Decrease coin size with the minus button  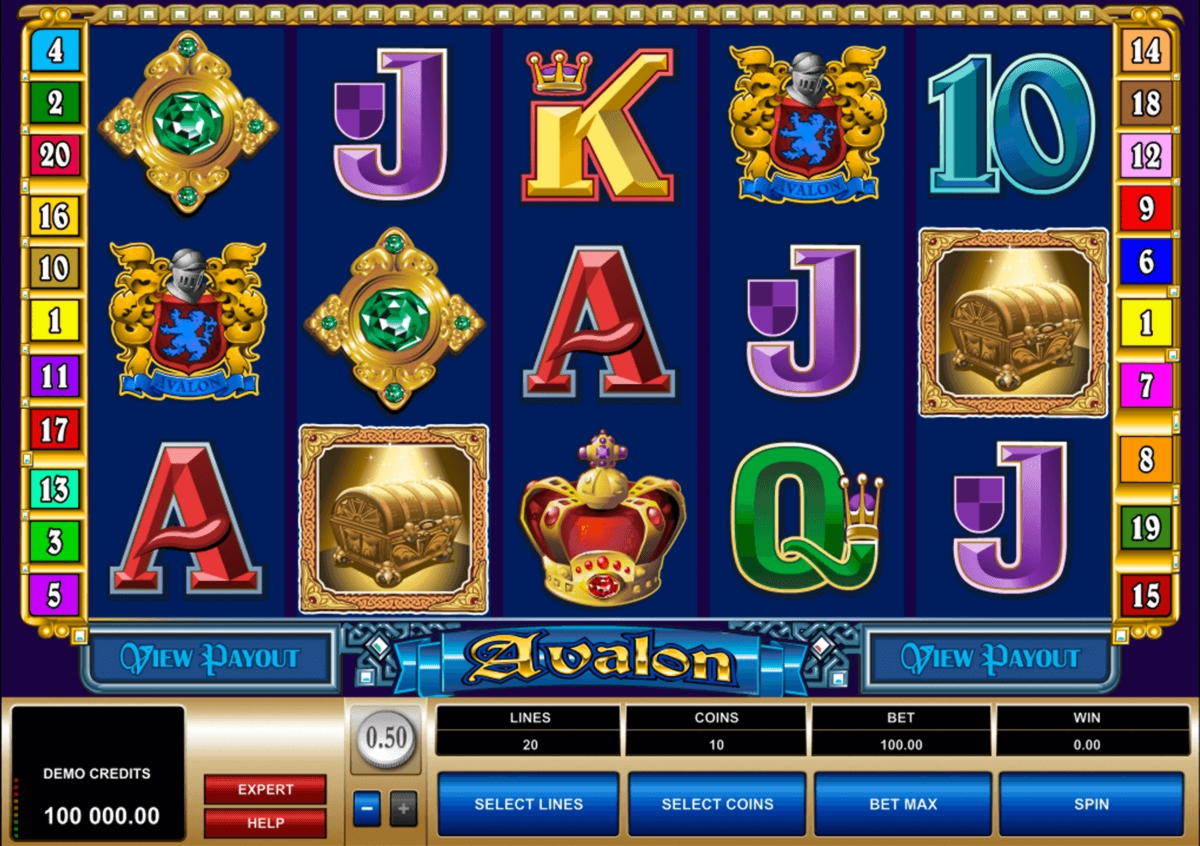tap(367, 808)
